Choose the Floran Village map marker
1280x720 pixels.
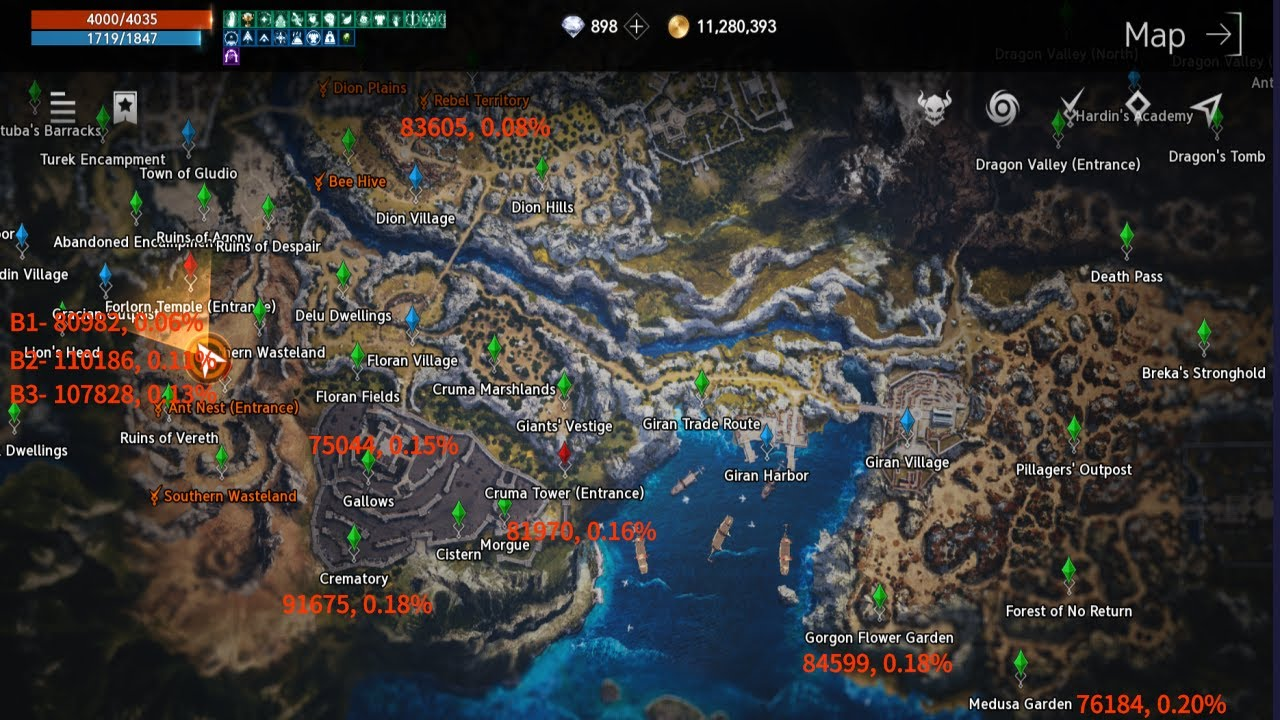[x=412, y=322]
